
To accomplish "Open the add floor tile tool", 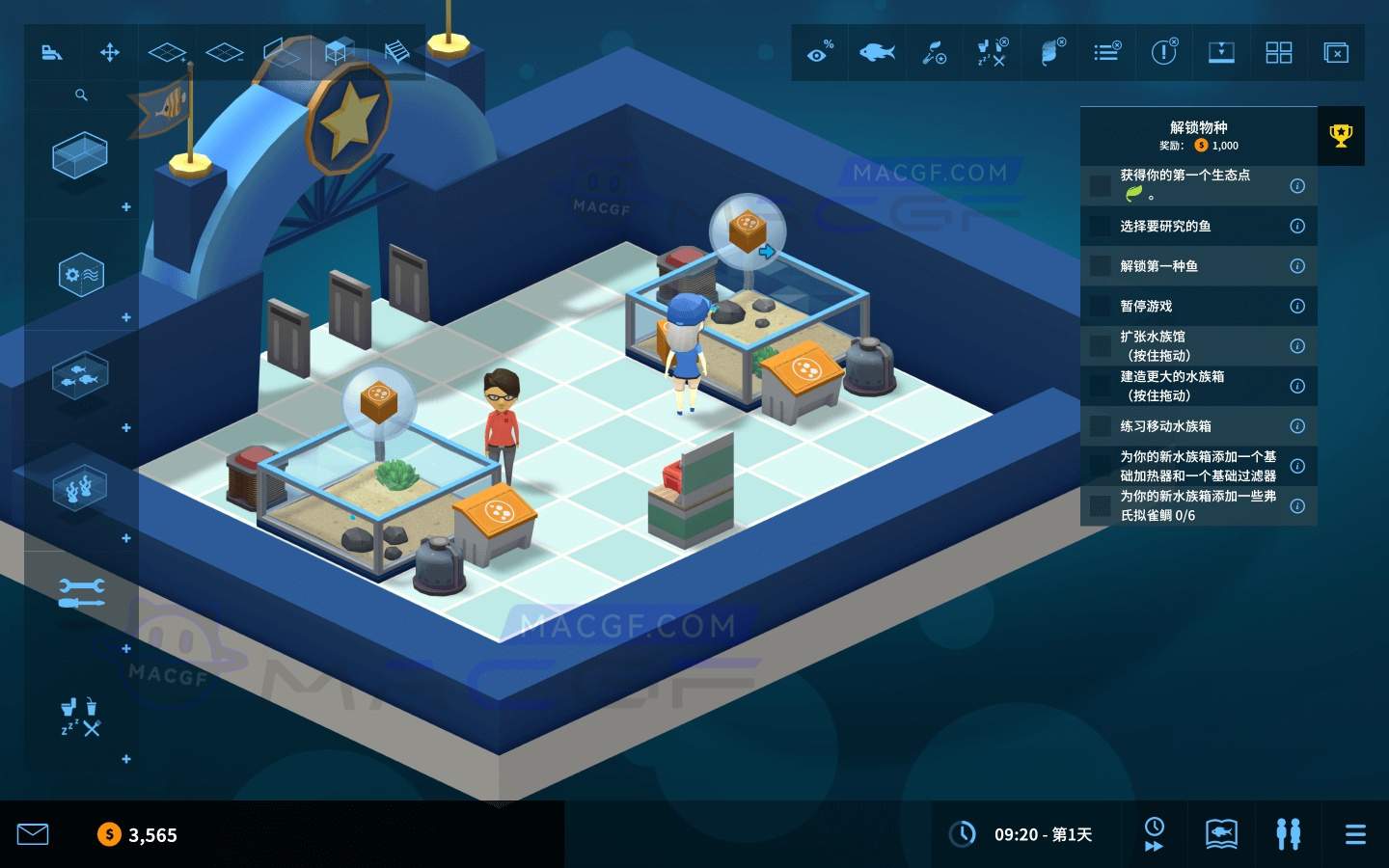I will (x=166, y=53).
